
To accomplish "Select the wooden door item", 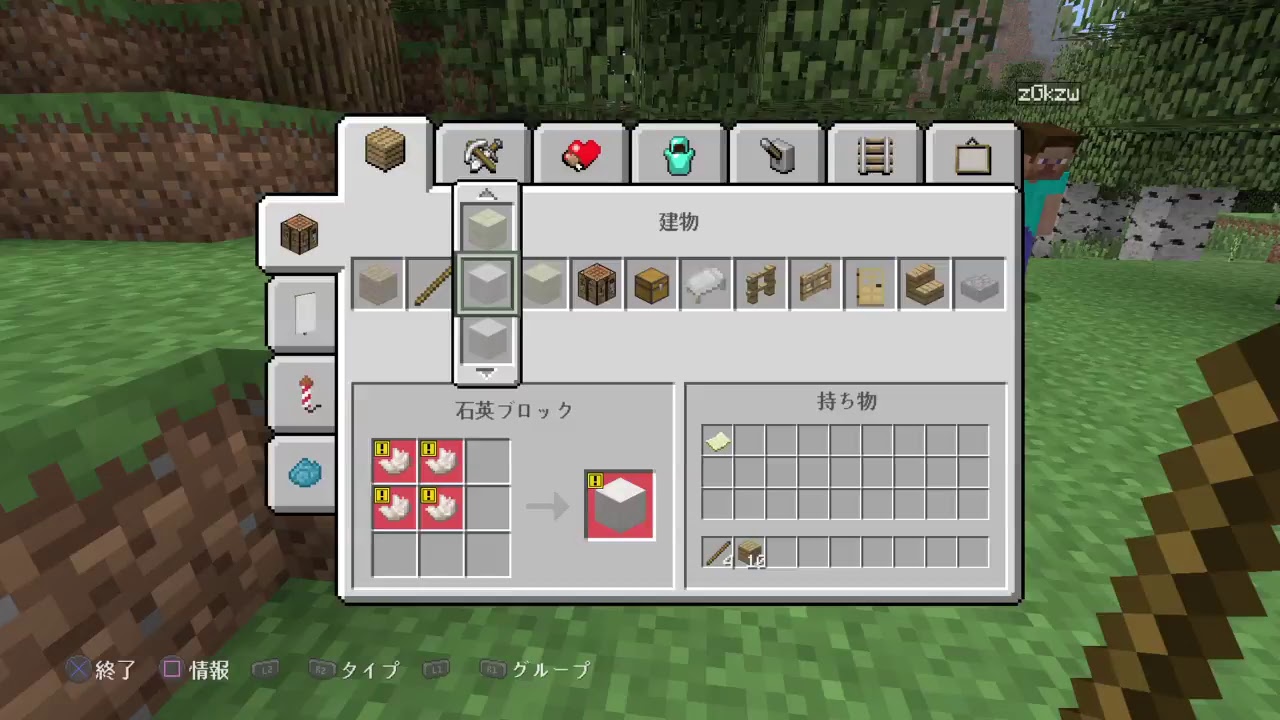I will coord(869,284).
